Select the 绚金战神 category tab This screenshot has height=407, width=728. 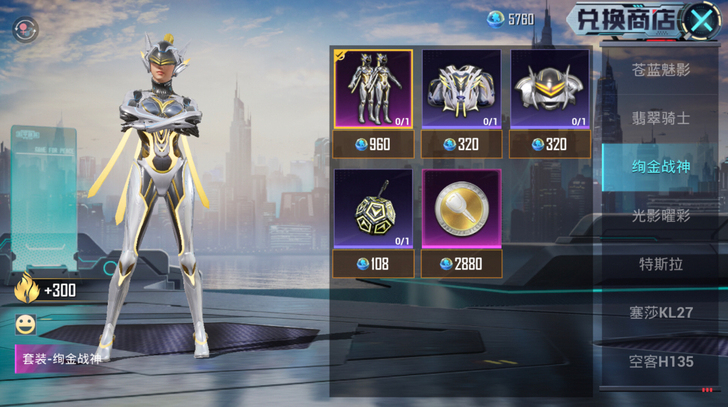tap(662, 166)
